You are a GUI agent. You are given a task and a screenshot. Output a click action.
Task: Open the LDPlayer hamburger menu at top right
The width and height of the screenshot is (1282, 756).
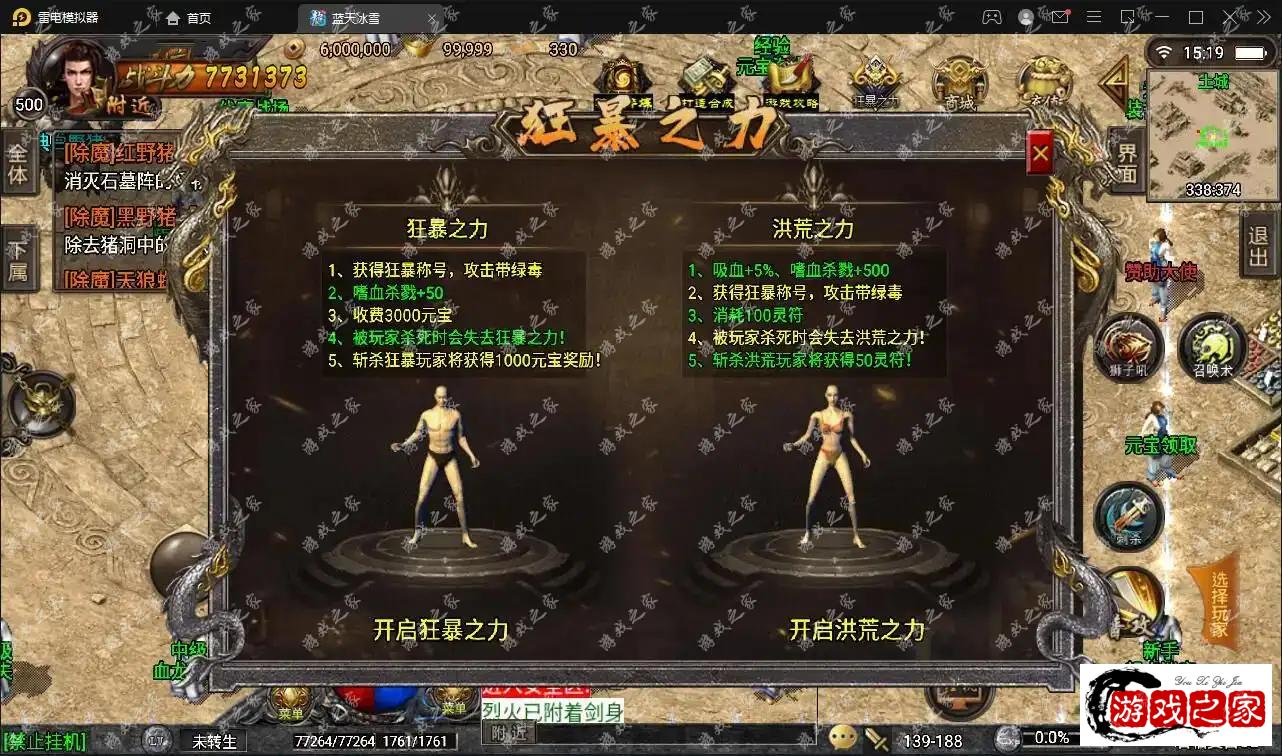1094,17
